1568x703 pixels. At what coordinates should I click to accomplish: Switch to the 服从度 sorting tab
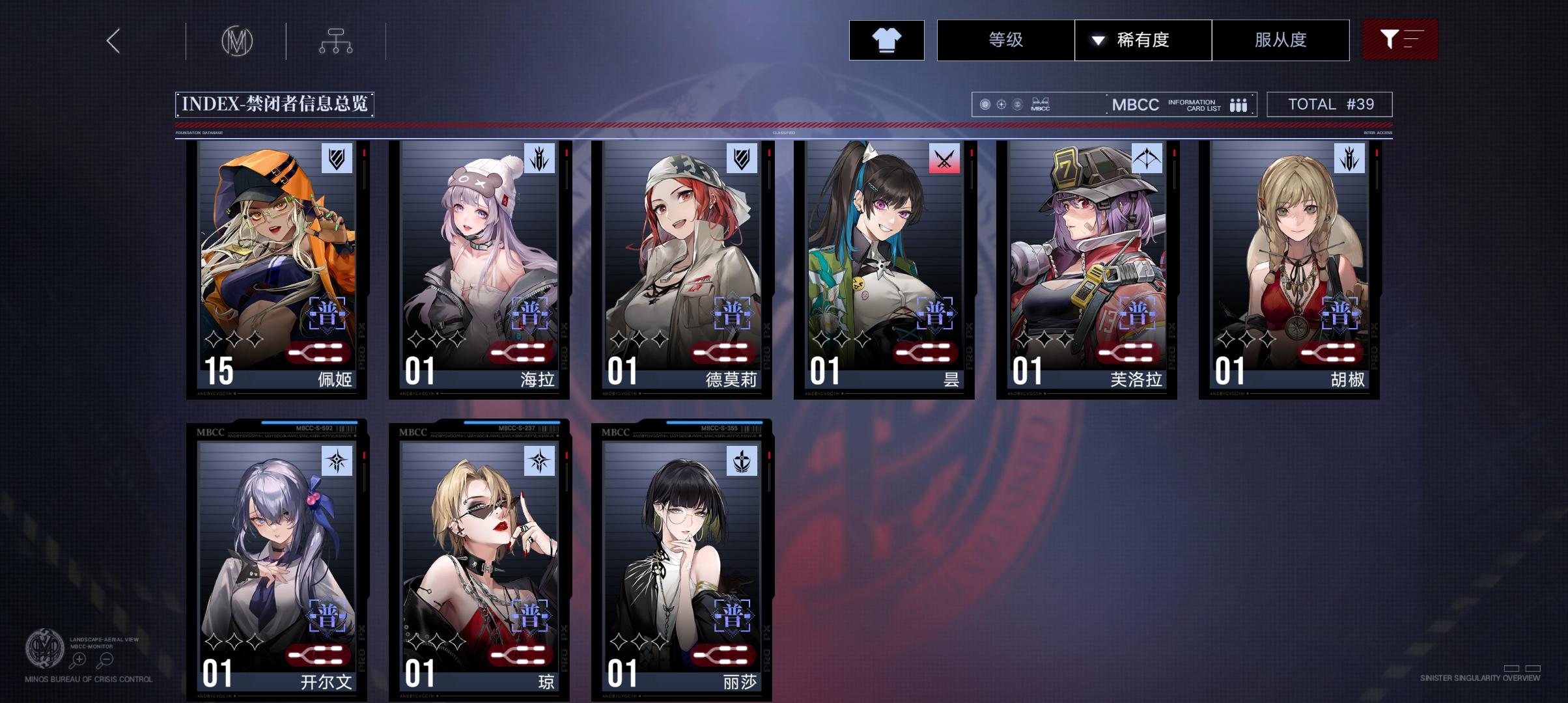click(x=1280, y=40)
